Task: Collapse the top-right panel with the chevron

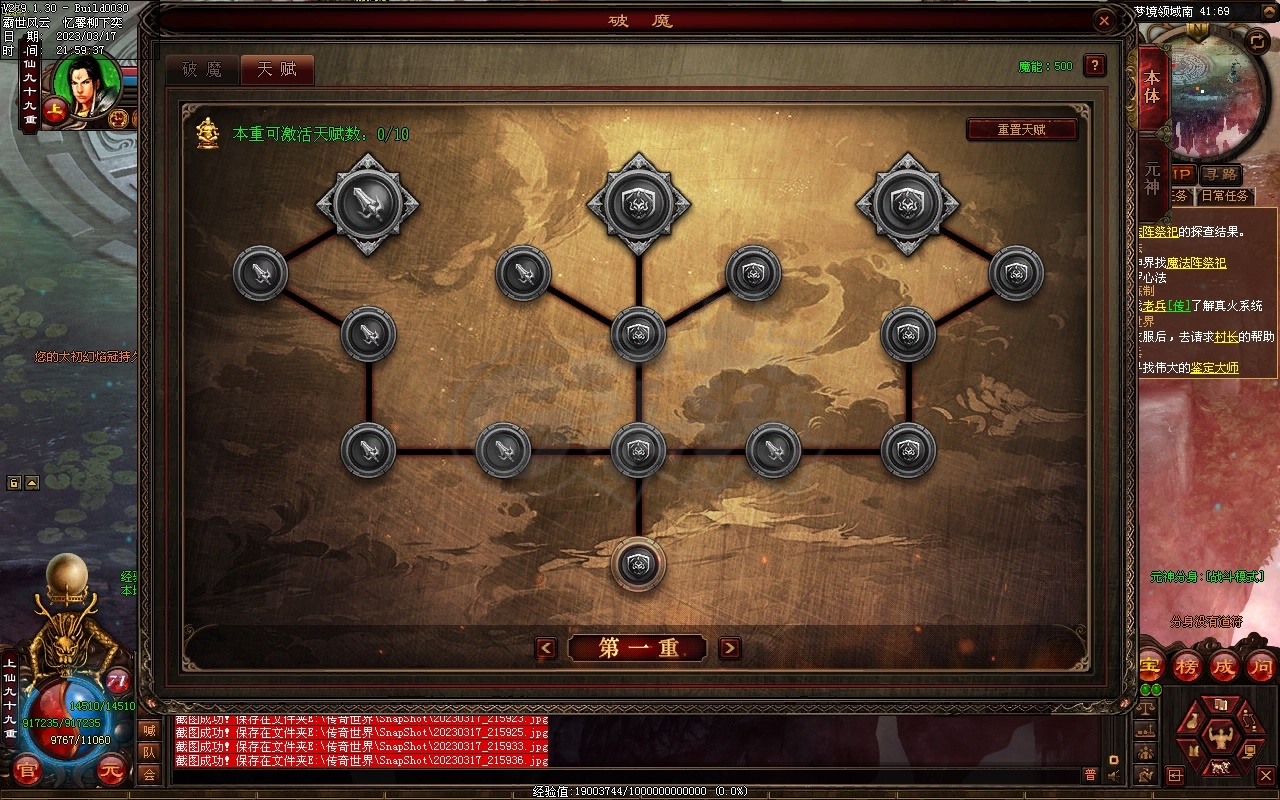Action: (1268, 11)
